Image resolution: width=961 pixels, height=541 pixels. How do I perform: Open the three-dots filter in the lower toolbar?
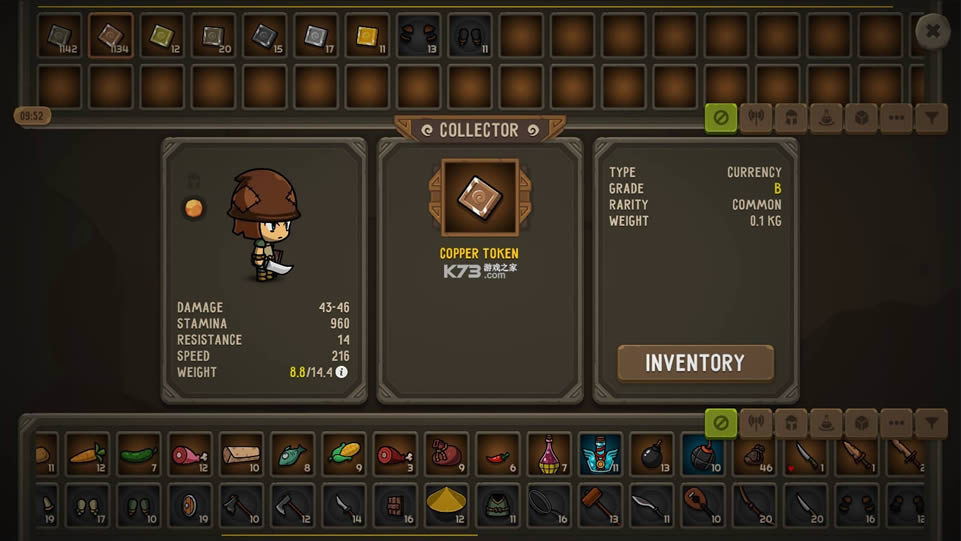click(x=896, y=424)
